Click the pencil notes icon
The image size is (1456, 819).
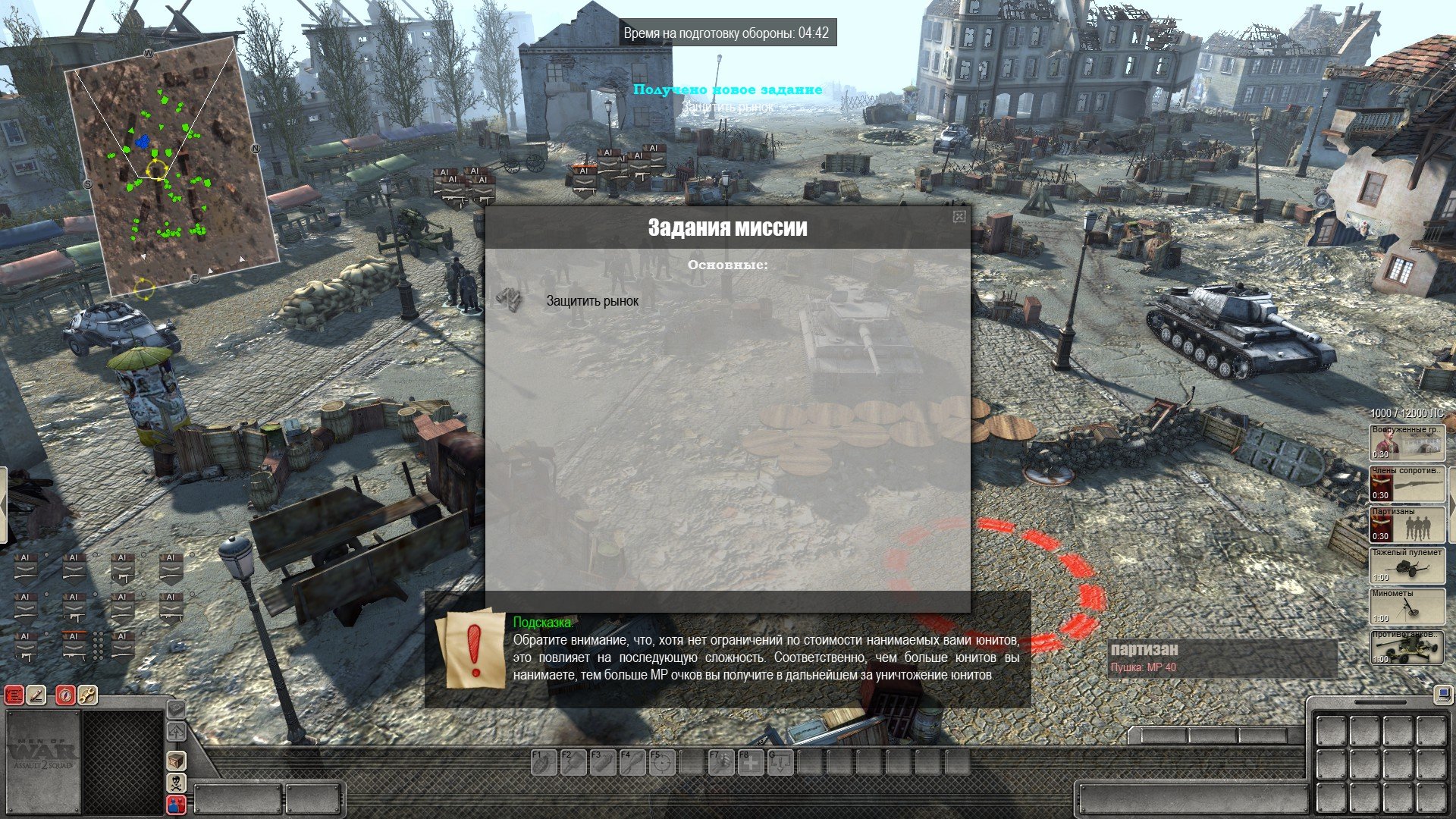coord(36,695)
